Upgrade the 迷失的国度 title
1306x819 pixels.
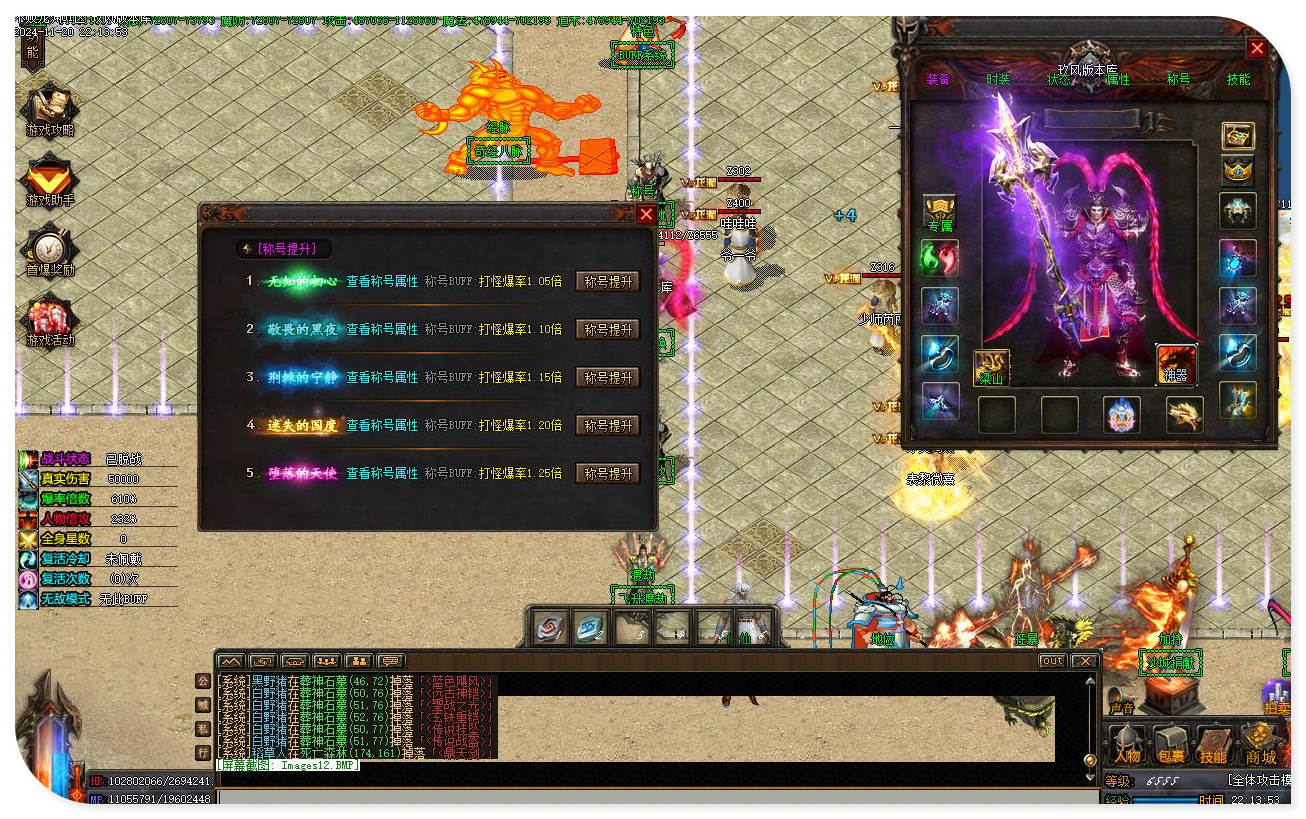point(608,425)
